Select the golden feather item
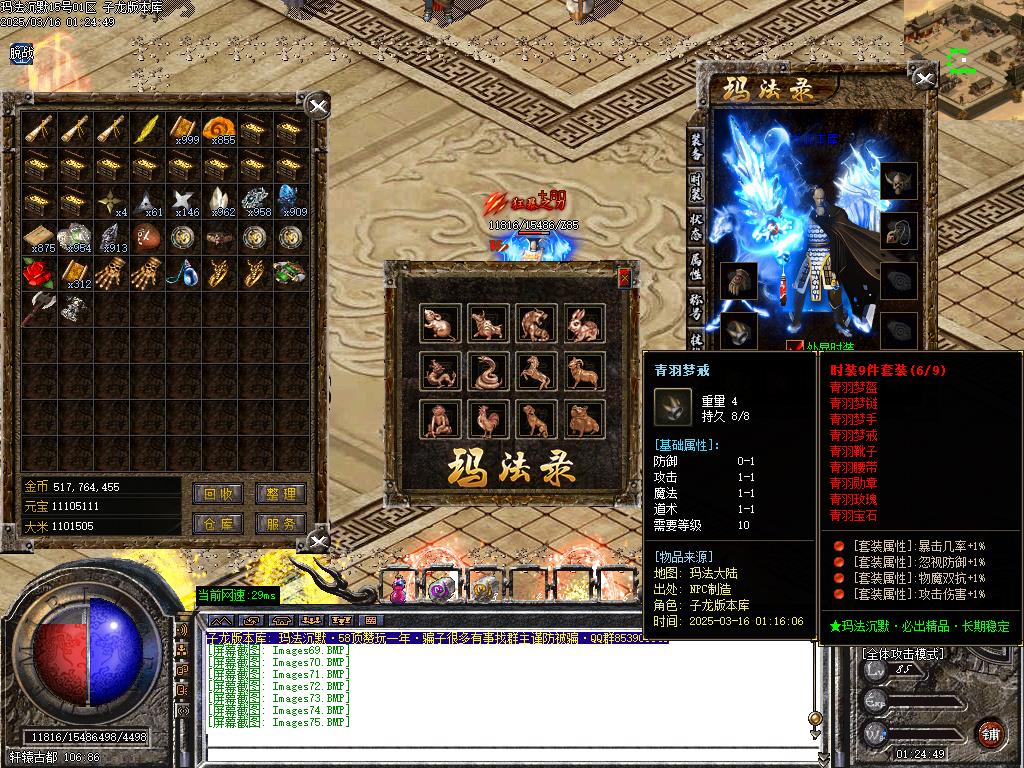The height and width of the screenshot is (768, 1024). (147, 128)
